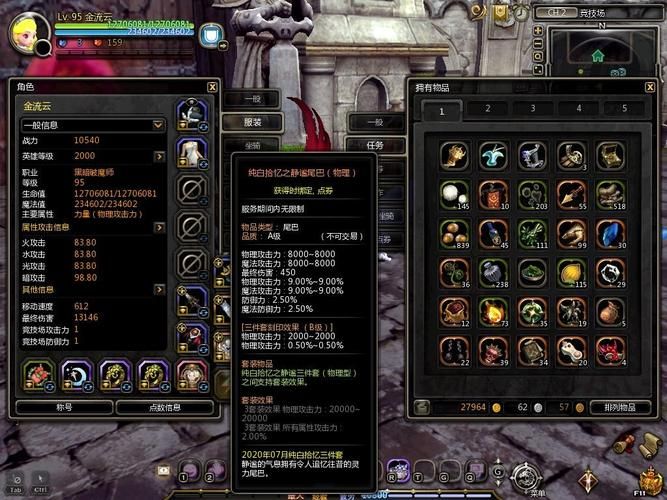Viewport: 667px width, 500px height.
Task: Select the yellow leaf item stack of 115
Action: (571, 272)
